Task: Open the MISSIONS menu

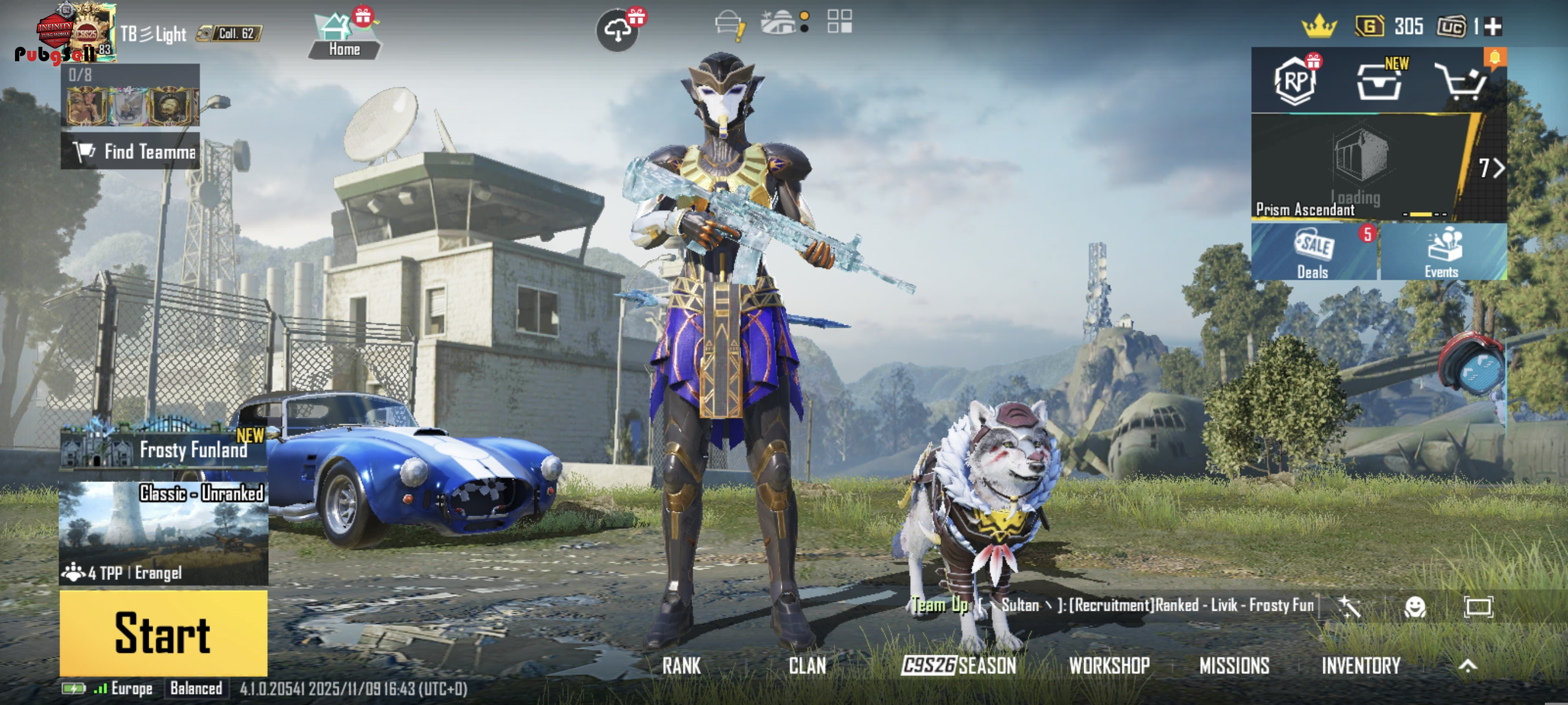Action: (1234, 666)
